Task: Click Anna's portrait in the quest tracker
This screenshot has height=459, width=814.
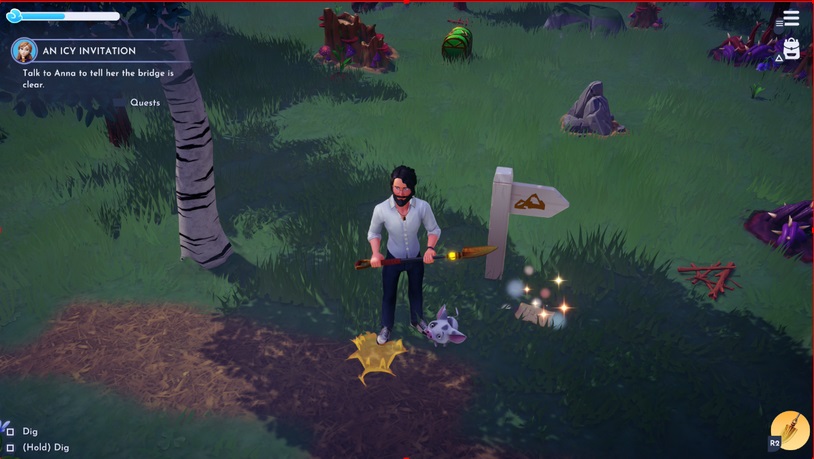Action: 24,51
